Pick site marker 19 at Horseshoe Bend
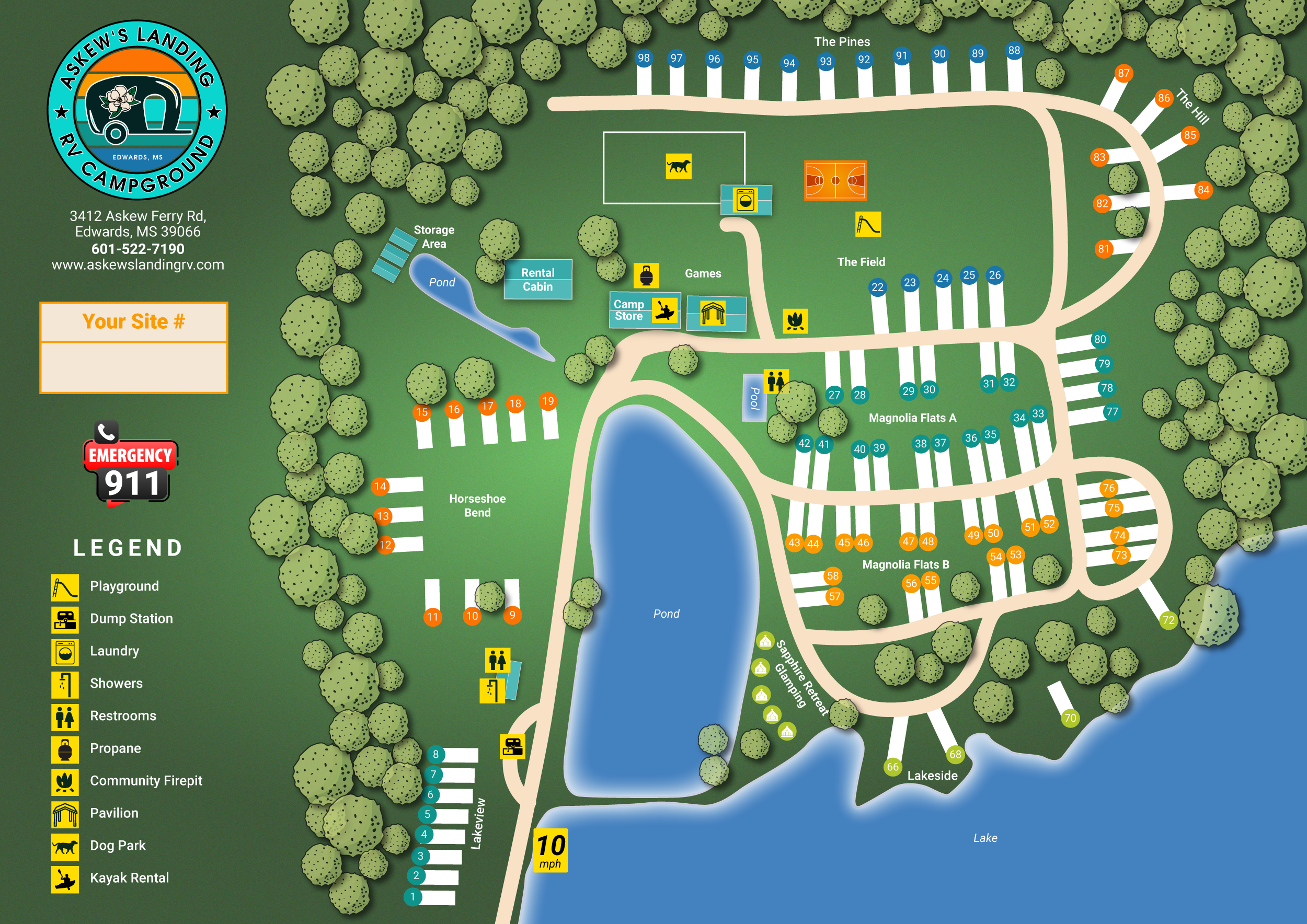 click(x=547, y=401)
